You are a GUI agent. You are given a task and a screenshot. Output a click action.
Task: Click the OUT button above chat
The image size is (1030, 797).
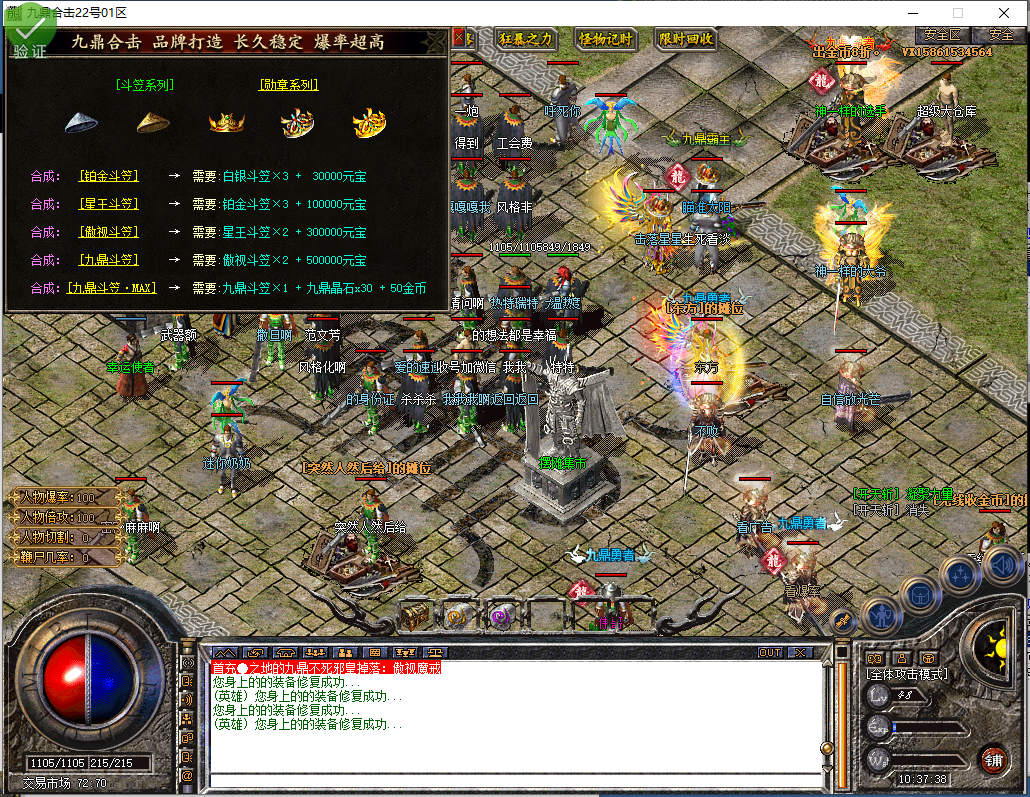click(770, 652)
